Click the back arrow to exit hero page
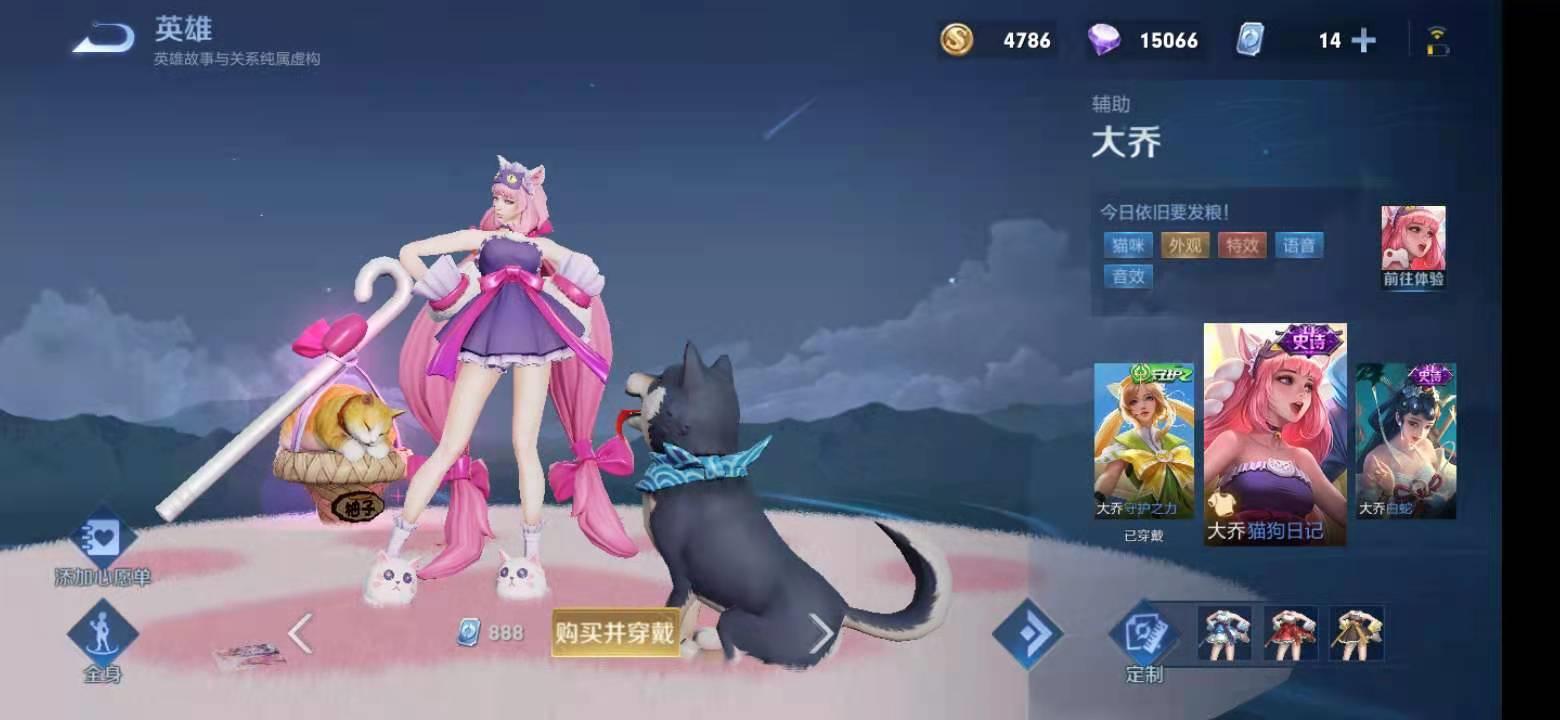Image resolution: width=1560 pixels, height=720 pixels. click(100, 38)
